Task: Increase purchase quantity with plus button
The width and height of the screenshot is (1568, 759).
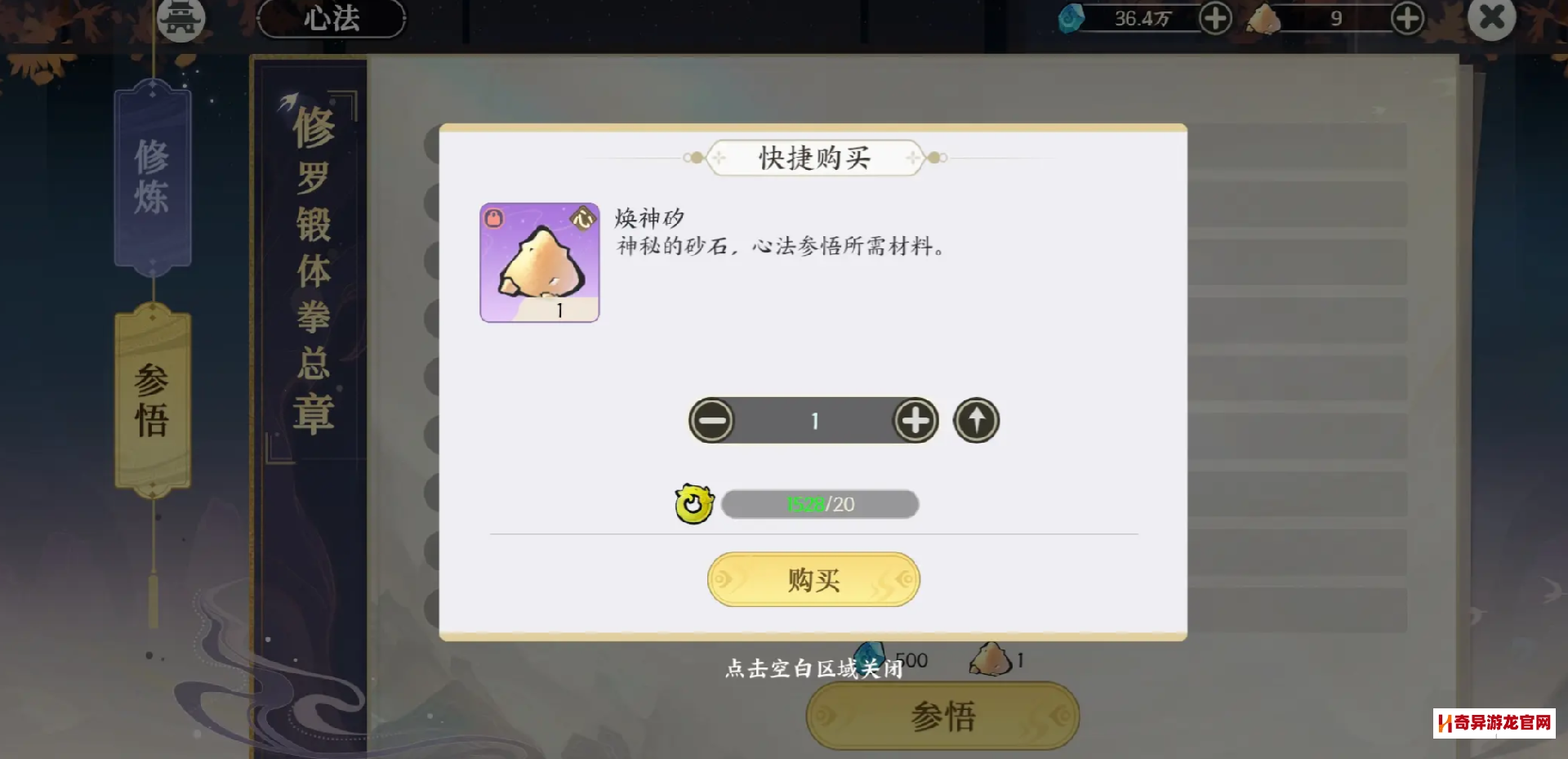Action: click(x=915, y=421)
